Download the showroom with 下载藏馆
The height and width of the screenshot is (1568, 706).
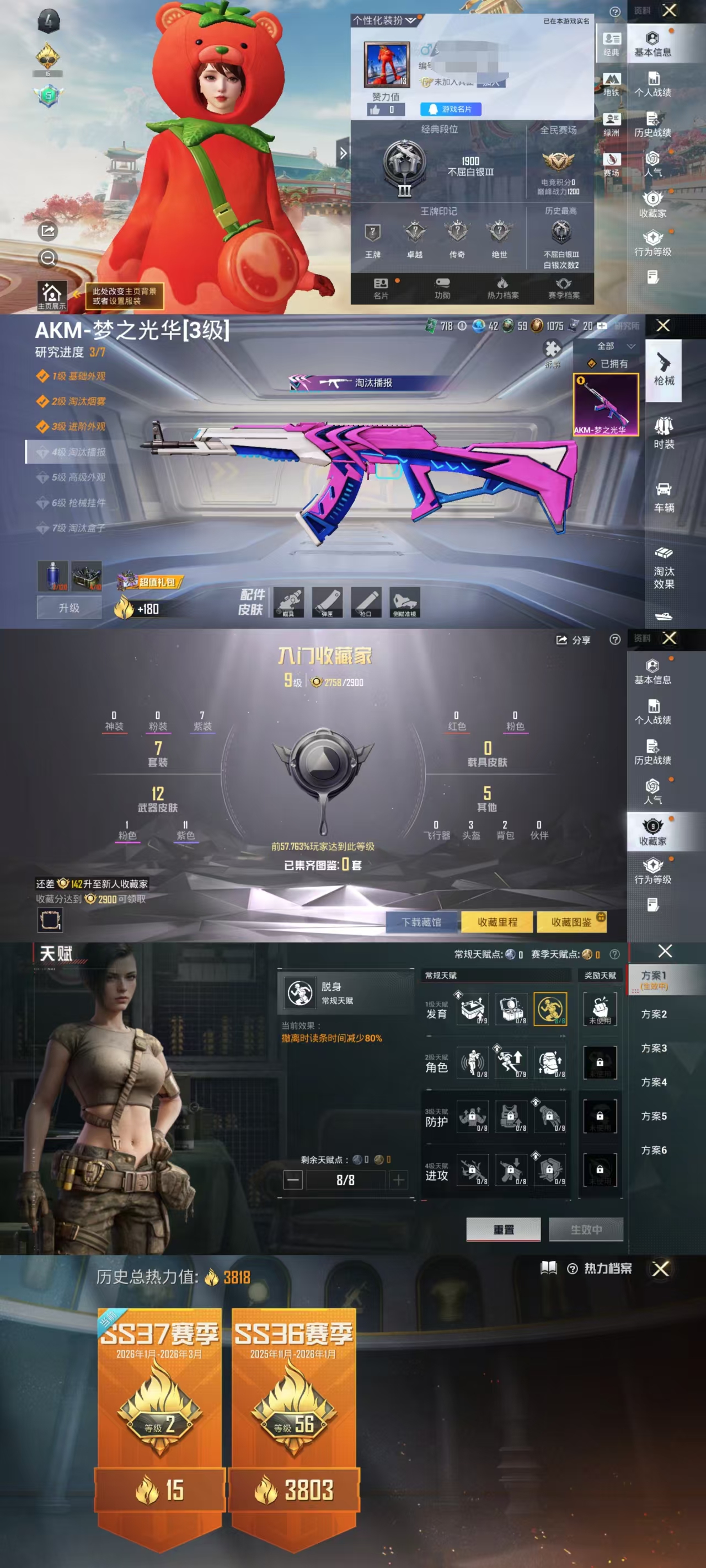(x=421, y=922)
